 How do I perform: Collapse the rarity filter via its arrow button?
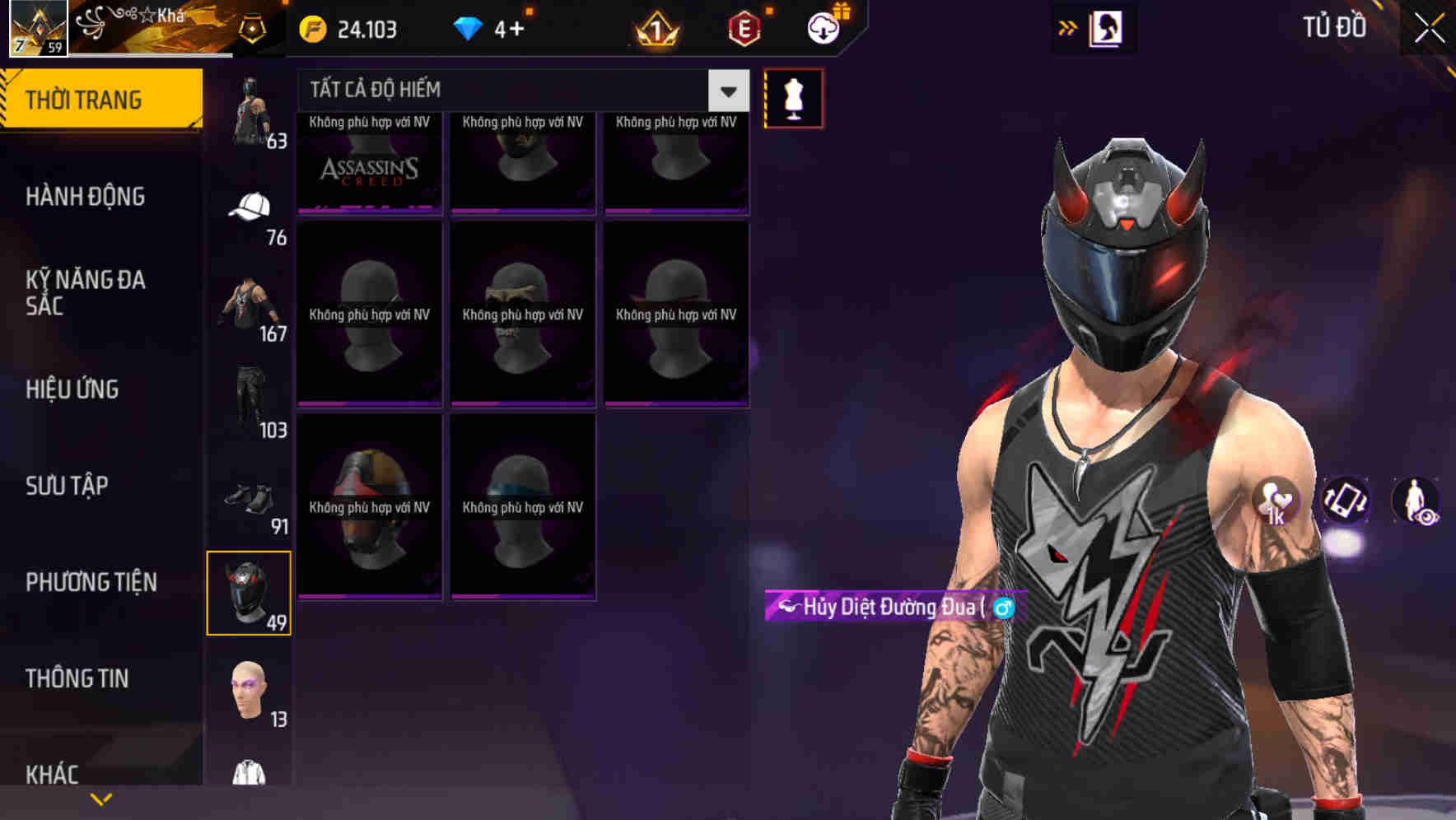tap(726, 91)
